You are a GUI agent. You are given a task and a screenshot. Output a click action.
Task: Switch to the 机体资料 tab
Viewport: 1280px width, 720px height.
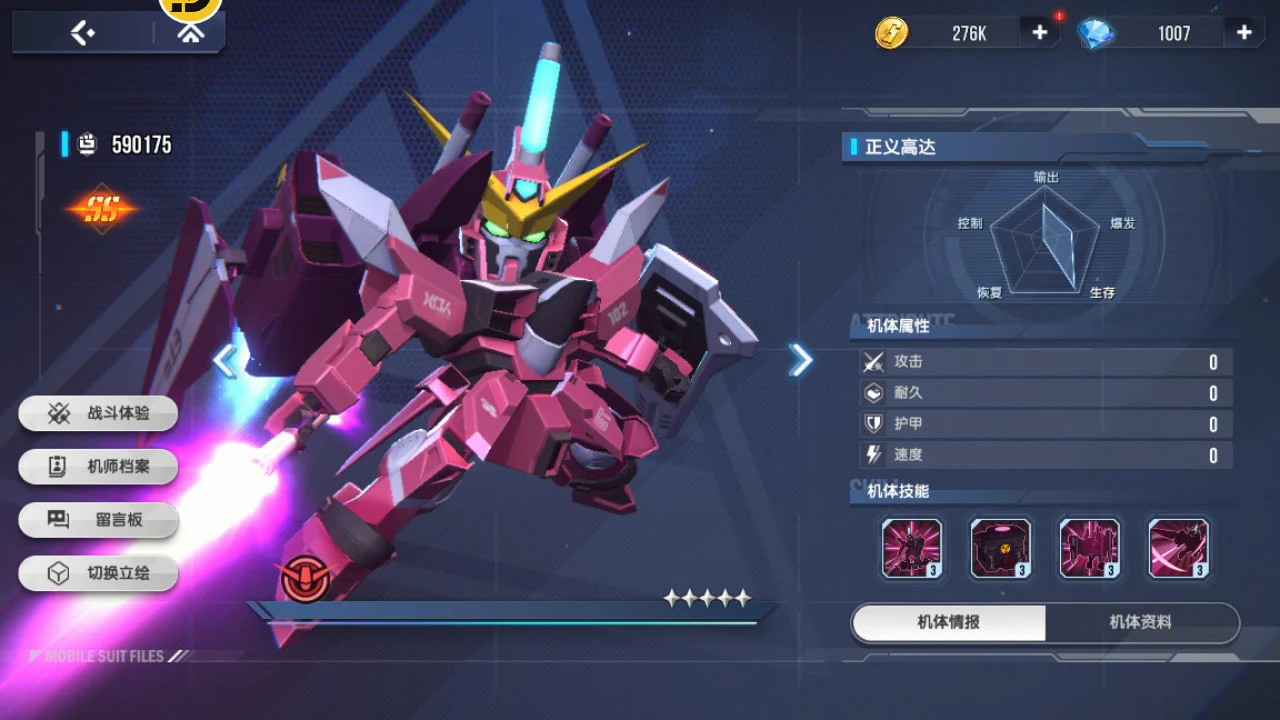coord(1141,623)
